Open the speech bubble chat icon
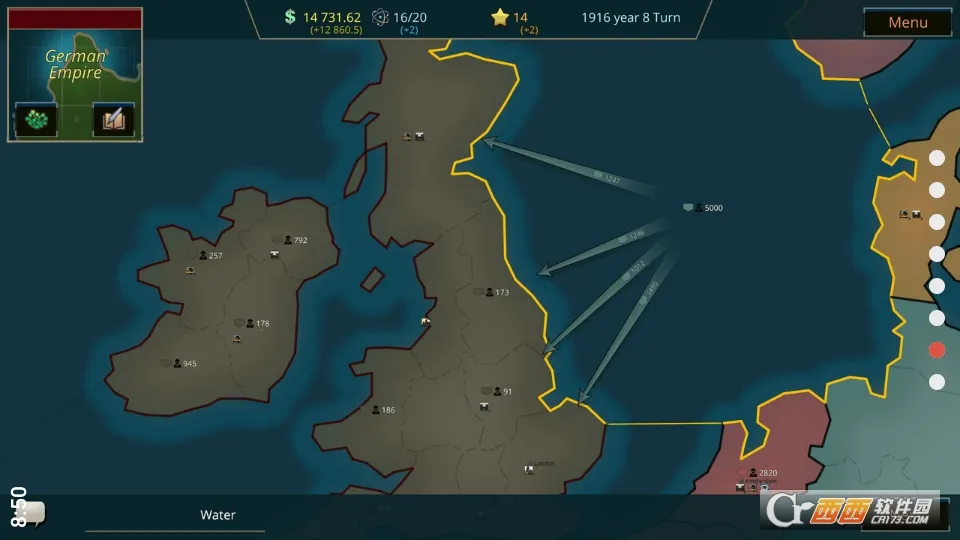The height and width of the screenshot is (540, 960). click(x=32, y=513)
